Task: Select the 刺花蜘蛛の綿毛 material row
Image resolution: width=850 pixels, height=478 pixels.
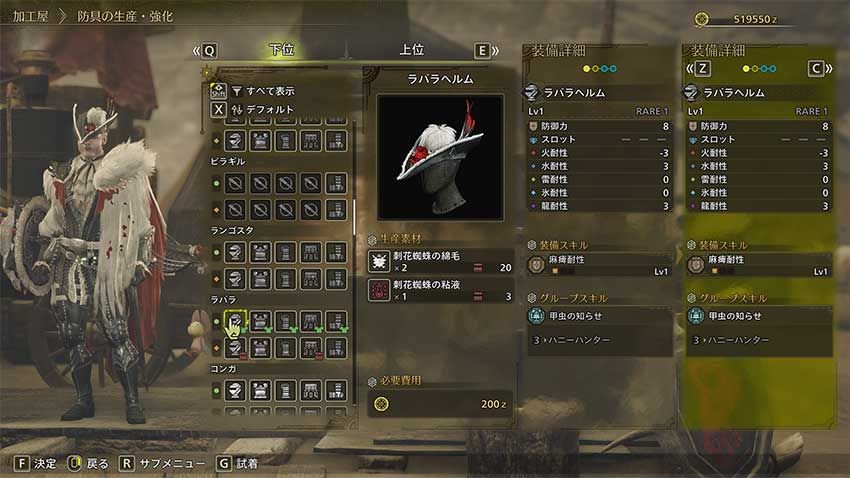Action: (440, 262)
